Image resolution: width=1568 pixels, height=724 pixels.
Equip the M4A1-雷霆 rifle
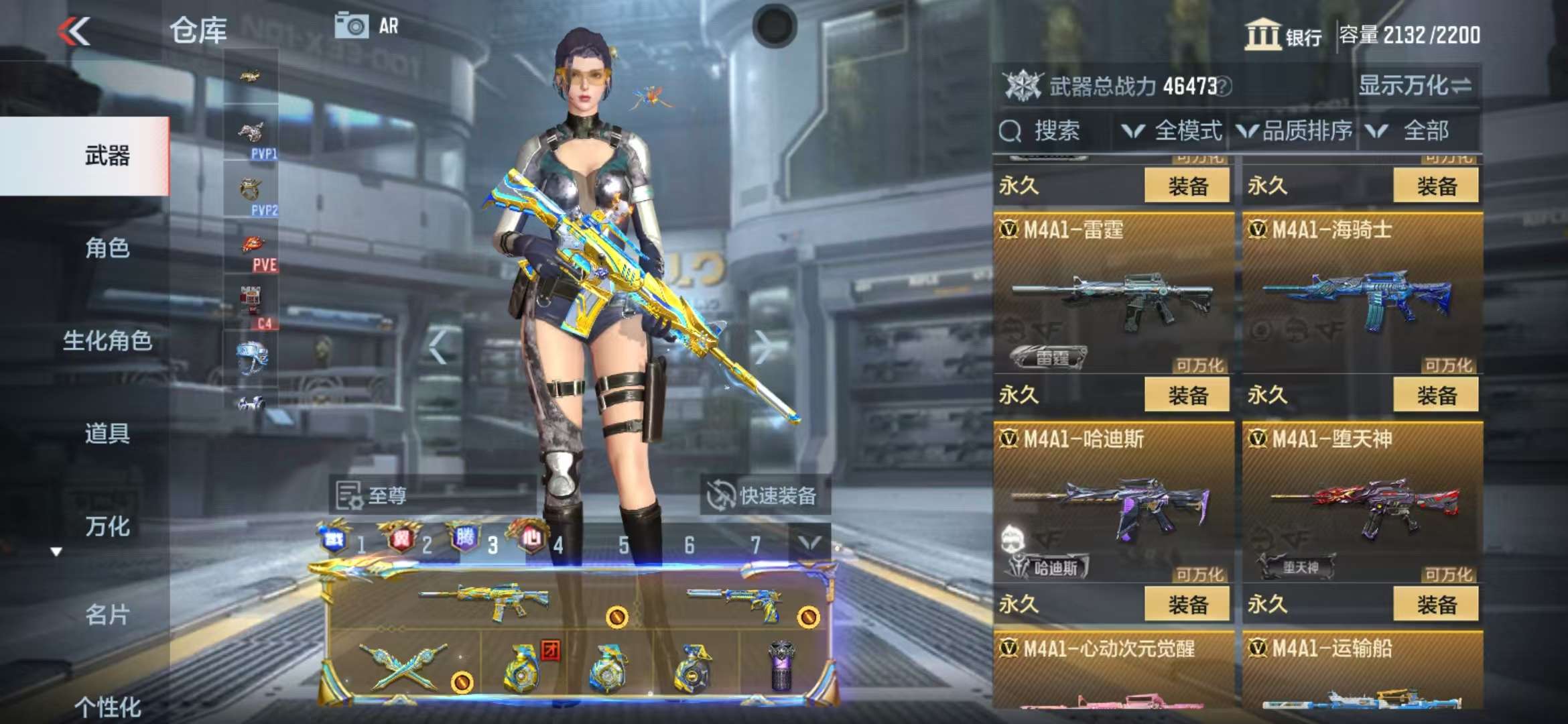point(1187,395)
